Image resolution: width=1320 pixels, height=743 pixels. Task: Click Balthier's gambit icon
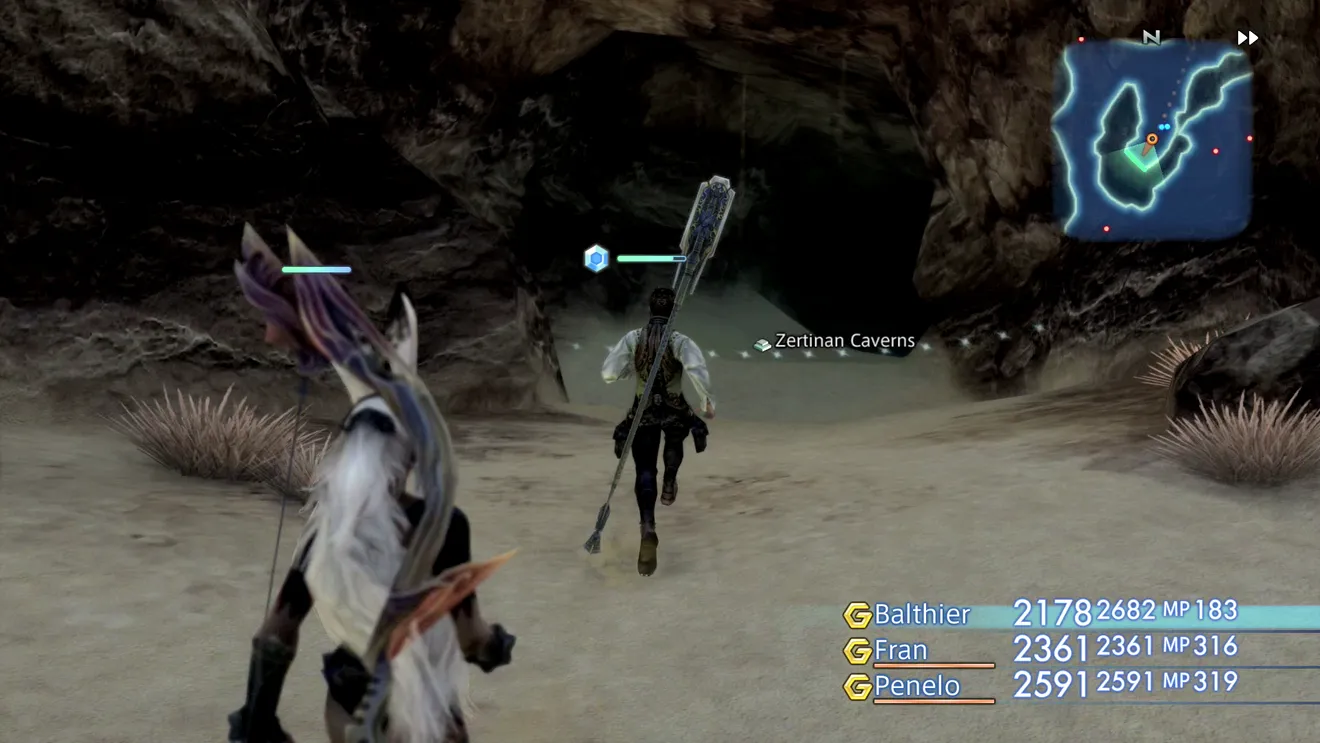[x=857, y=615]
